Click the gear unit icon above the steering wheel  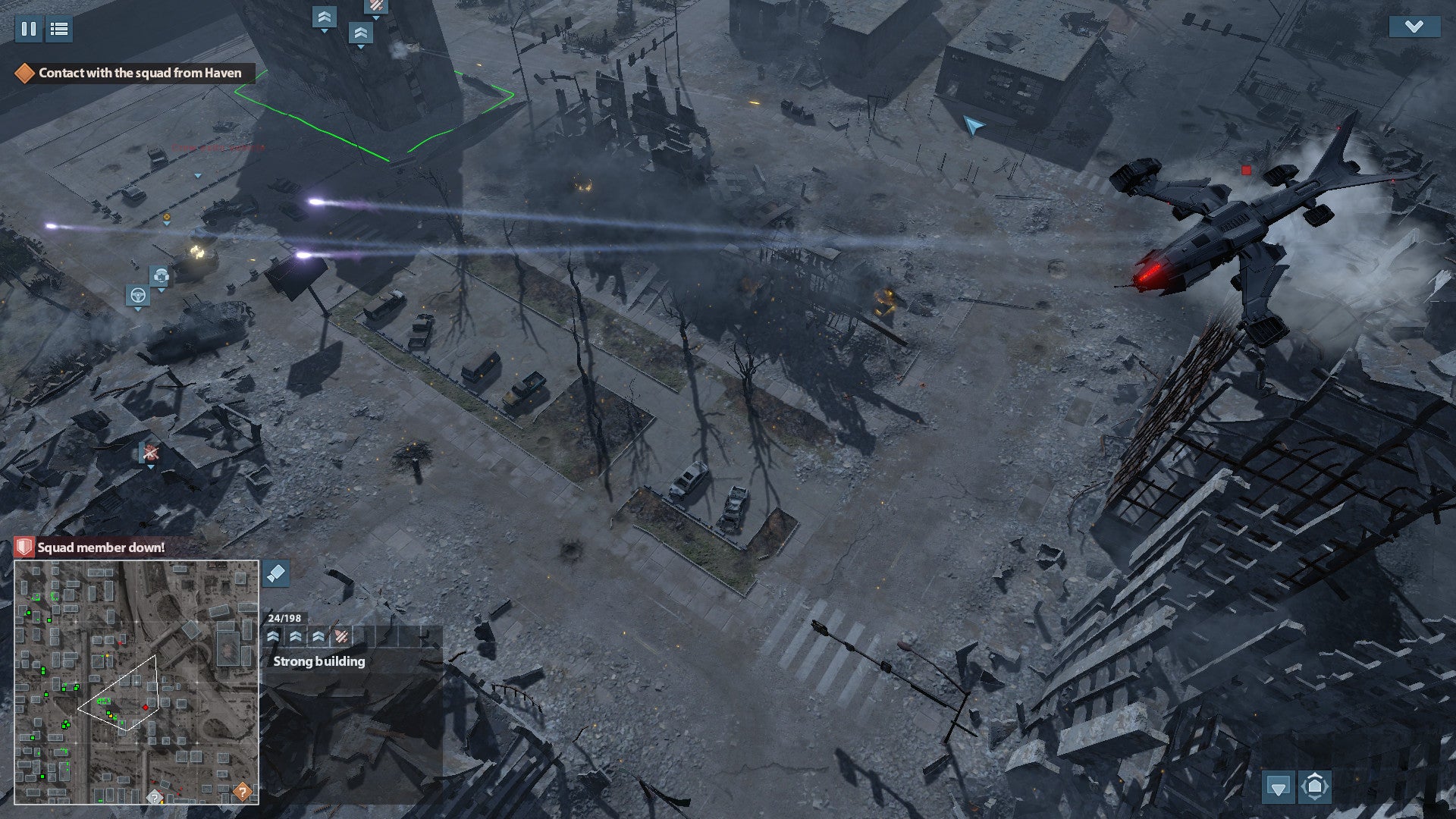point(162,276)
